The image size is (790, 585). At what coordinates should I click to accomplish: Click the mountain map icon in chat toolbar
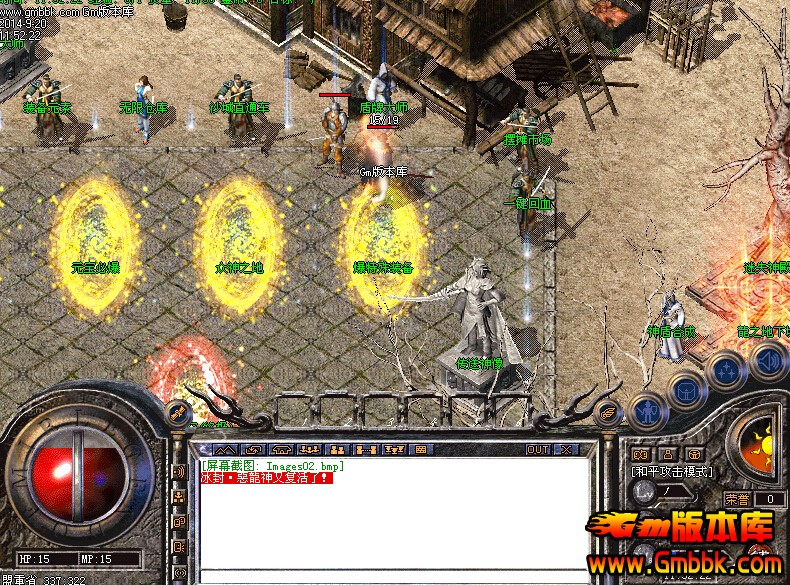pos(225,450)
